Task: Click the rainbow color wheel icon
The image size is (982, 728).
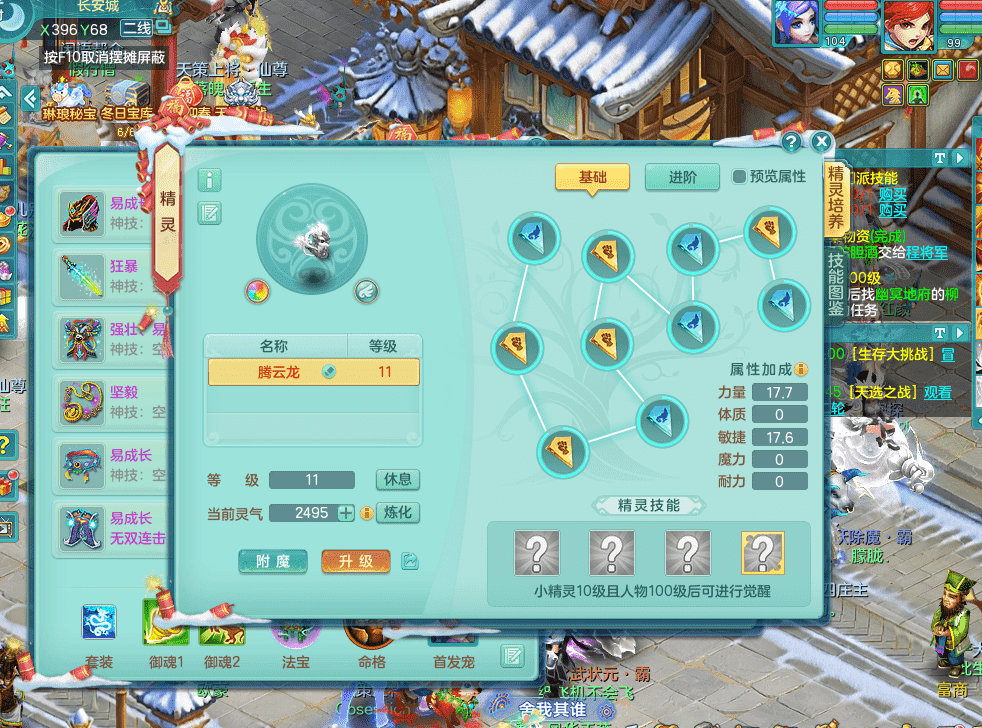Action: tap(258, 291)
